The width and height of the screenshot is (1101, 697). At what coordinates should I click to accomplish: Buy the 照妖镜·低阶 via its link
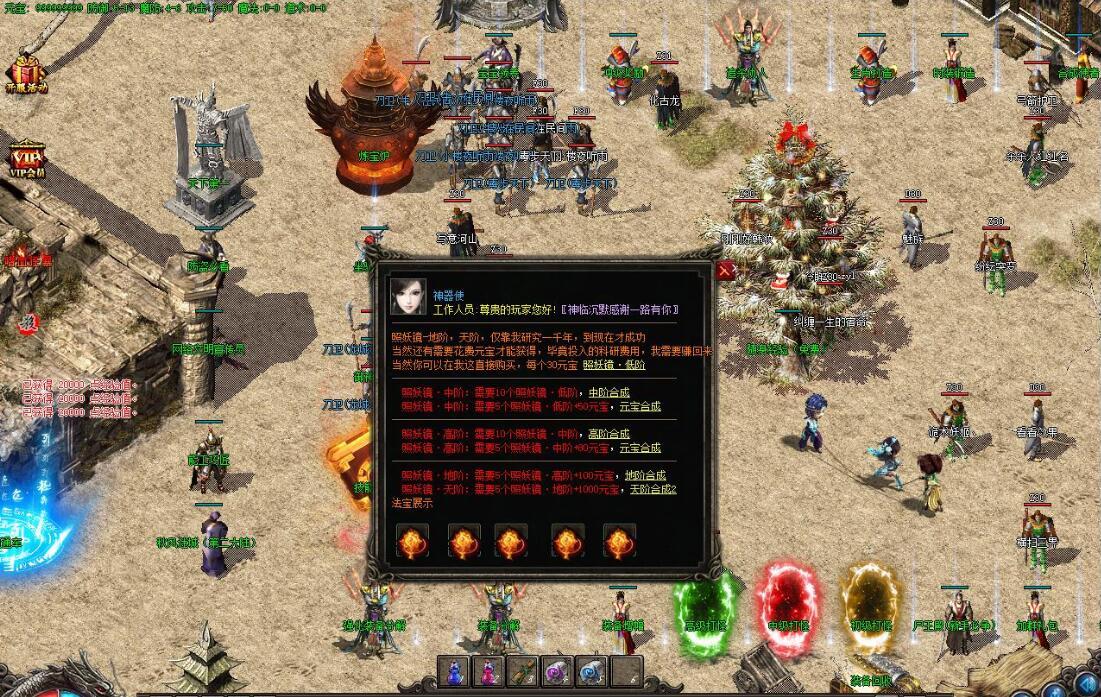coord(614,365)
